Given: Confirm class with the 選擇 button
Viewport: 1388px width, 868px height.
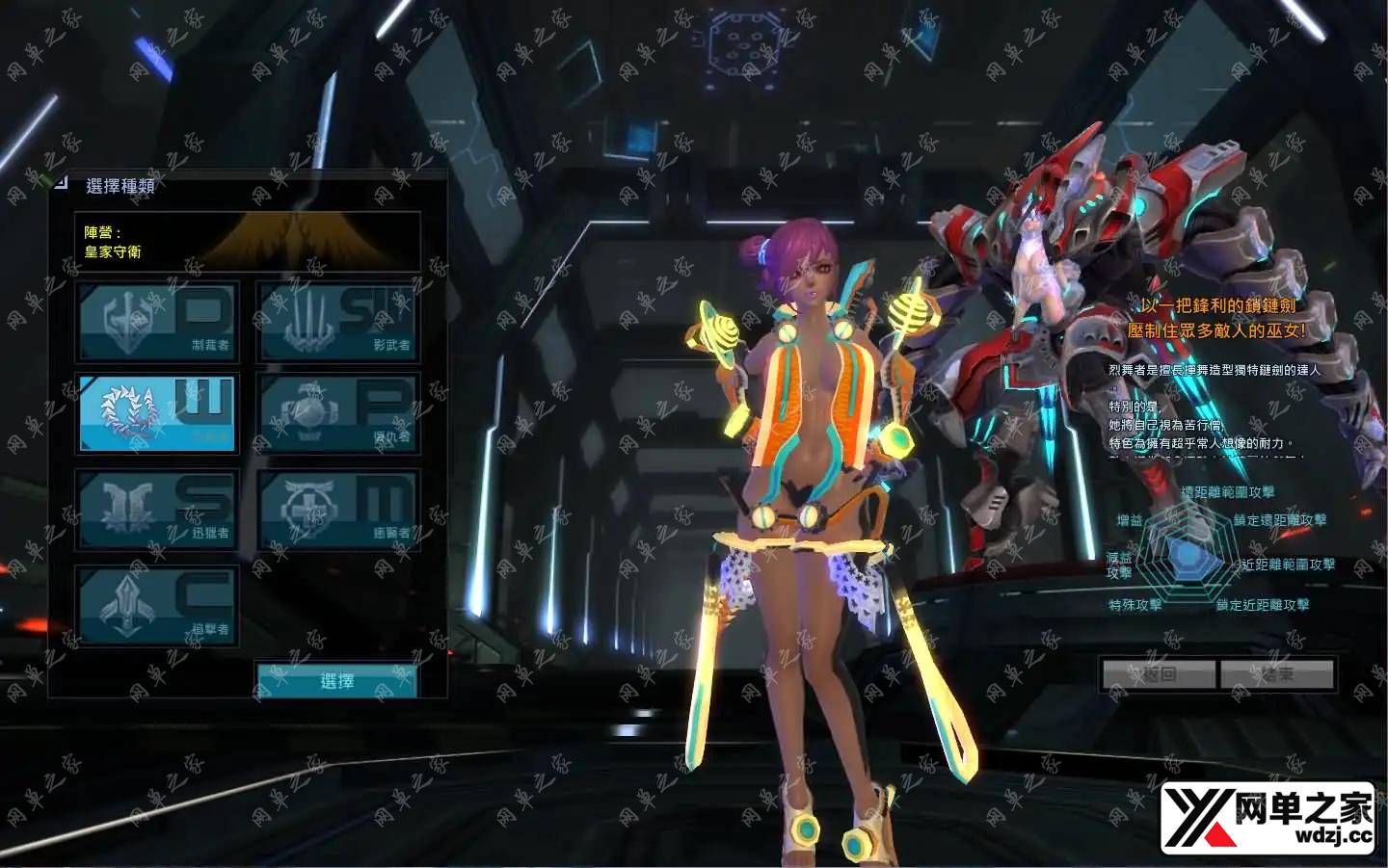Looking at the screenshot, I should click(x=336, y=680).
